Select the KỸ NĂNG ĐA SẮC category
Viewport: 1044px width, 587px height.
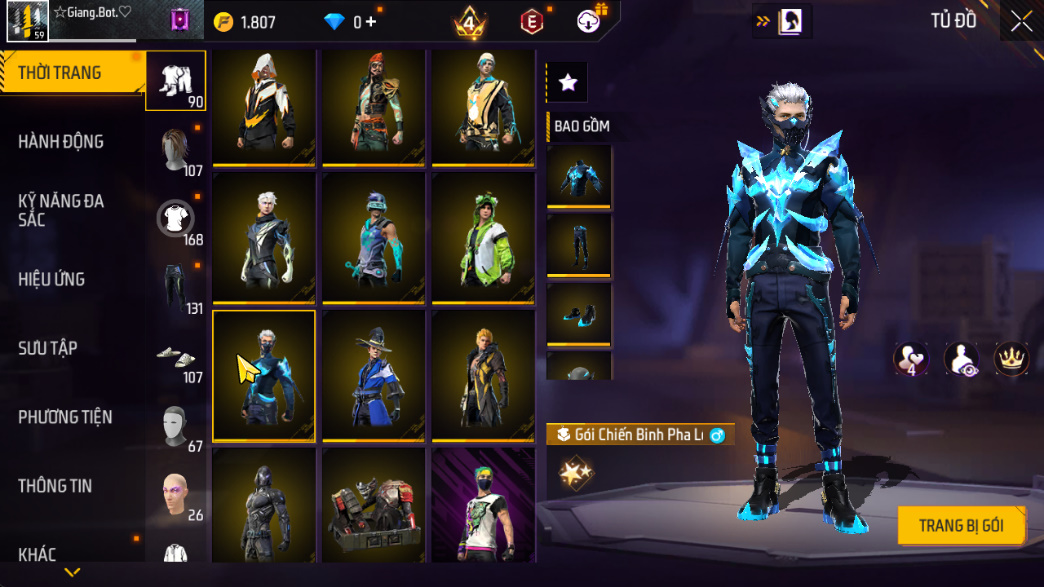tap(60, 210)
